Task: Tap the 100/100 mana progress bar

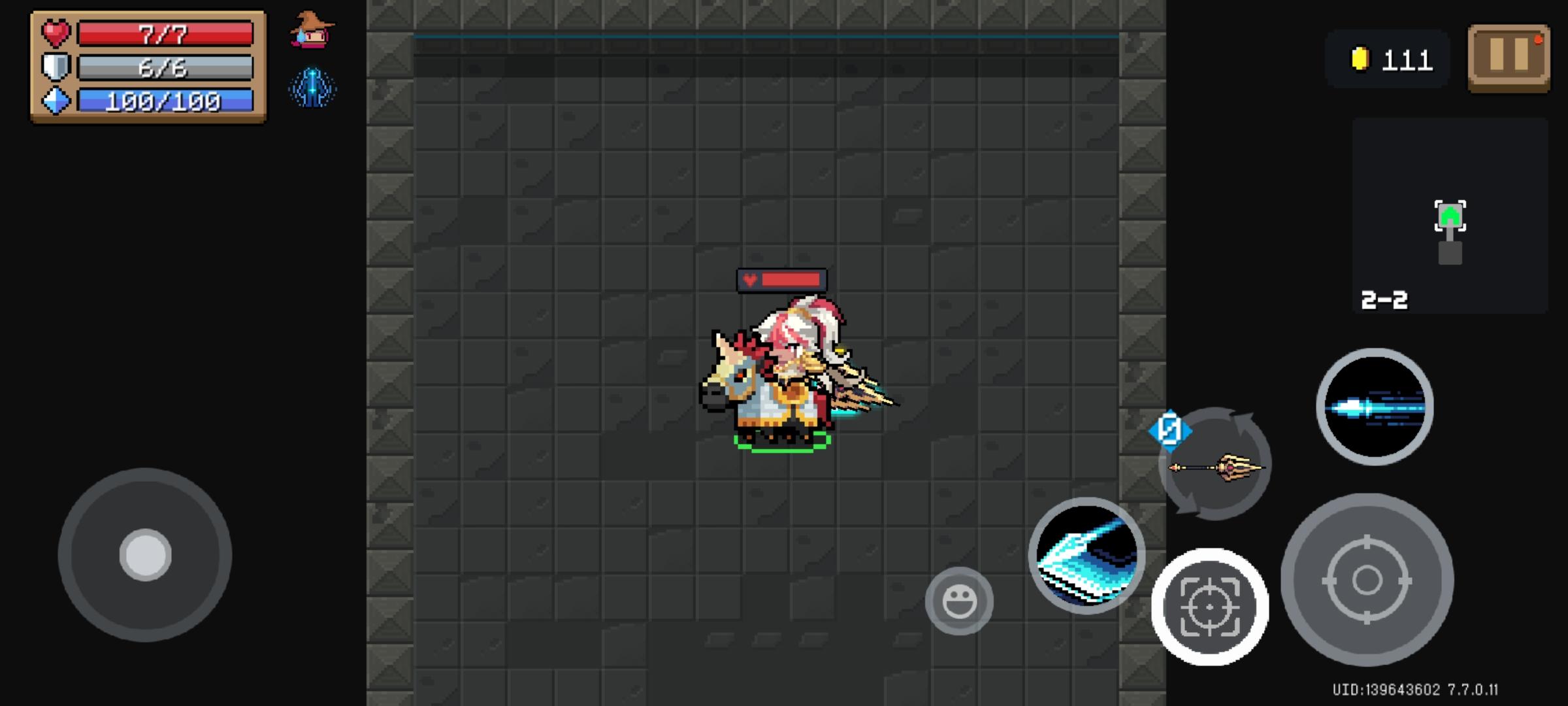Action: (x=165, y=101)
